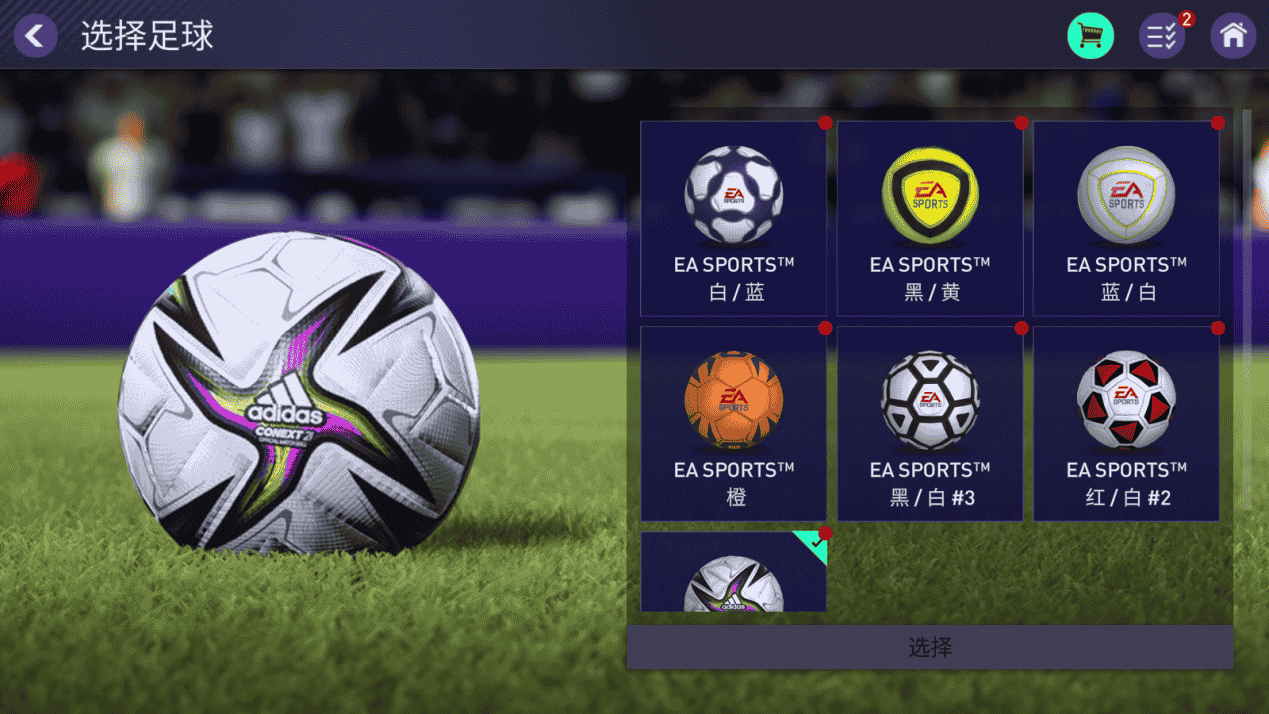Choose the EA SPORTS 黑/白 #3 ball
This screenshot has height=714, width=1269.
930,423
